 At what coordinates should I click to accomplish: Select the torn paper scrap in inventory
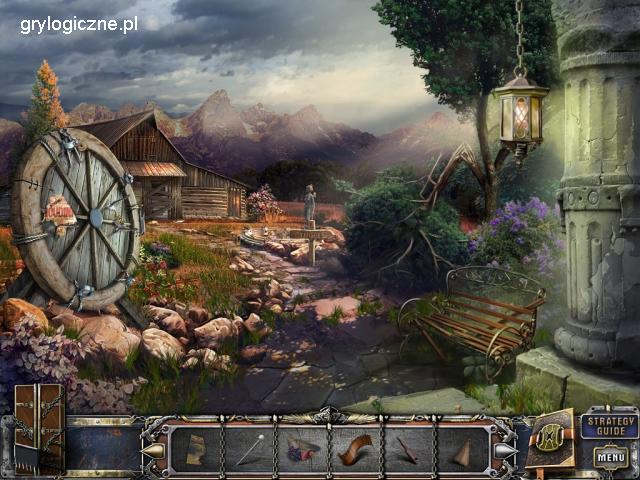(x=196, y=447)
